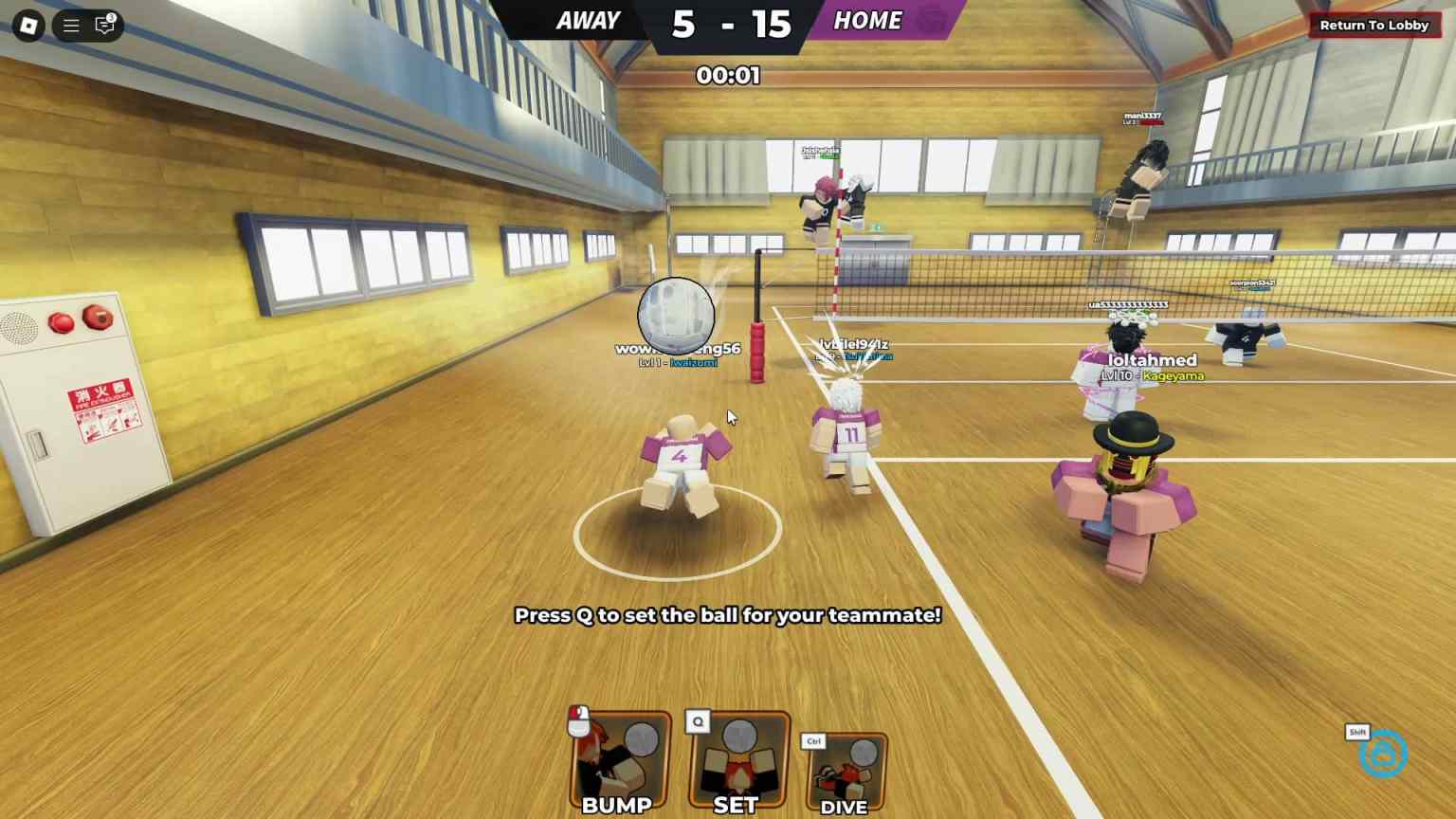The width and height of the screenshot is (1456, 819).
Task: Click player nametag loltahmed
Action: point(1153,360)
